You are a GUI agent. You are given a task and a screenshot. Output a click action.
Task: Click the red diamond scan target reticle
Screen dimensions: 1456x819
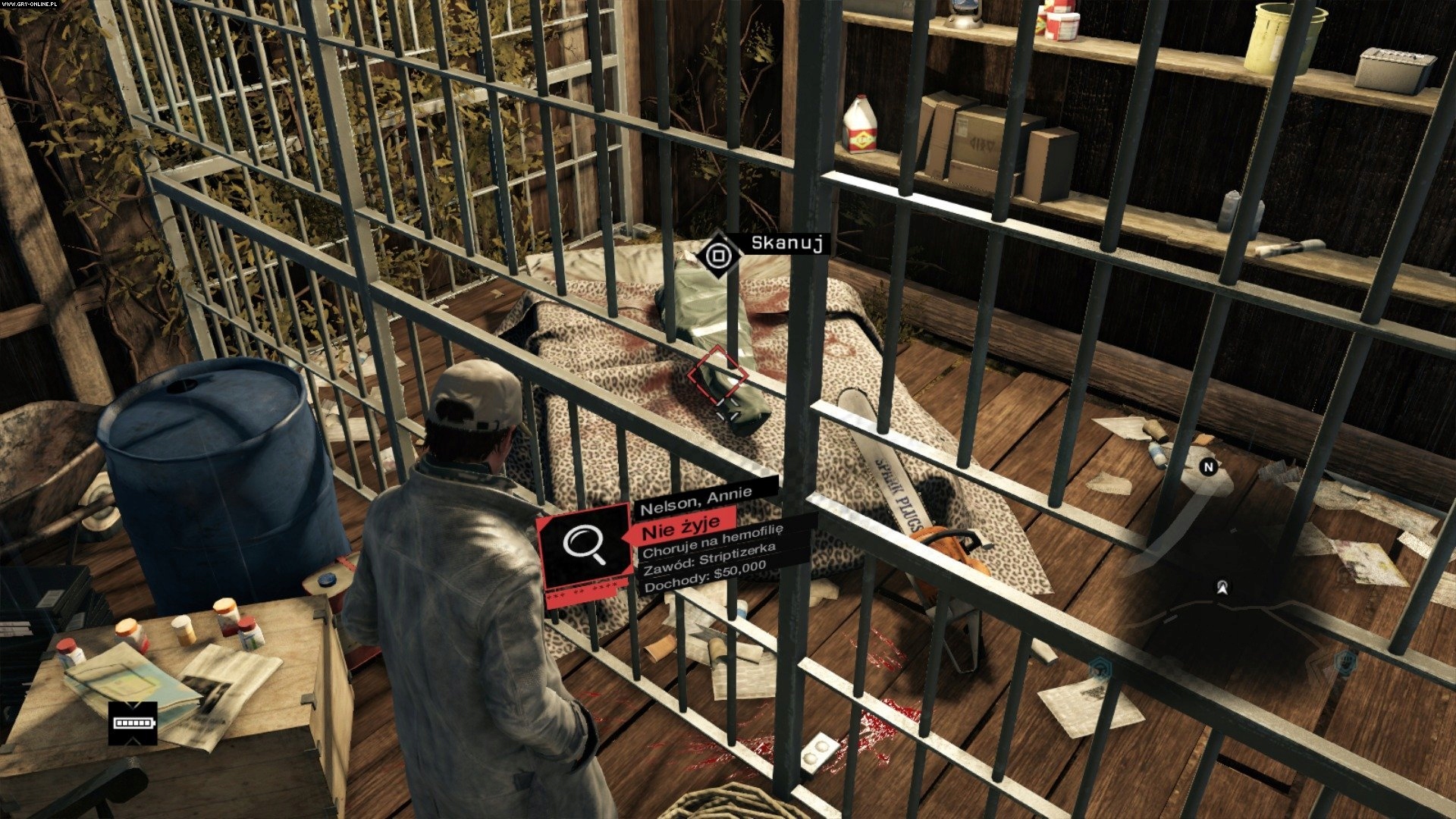pos(717,376)
